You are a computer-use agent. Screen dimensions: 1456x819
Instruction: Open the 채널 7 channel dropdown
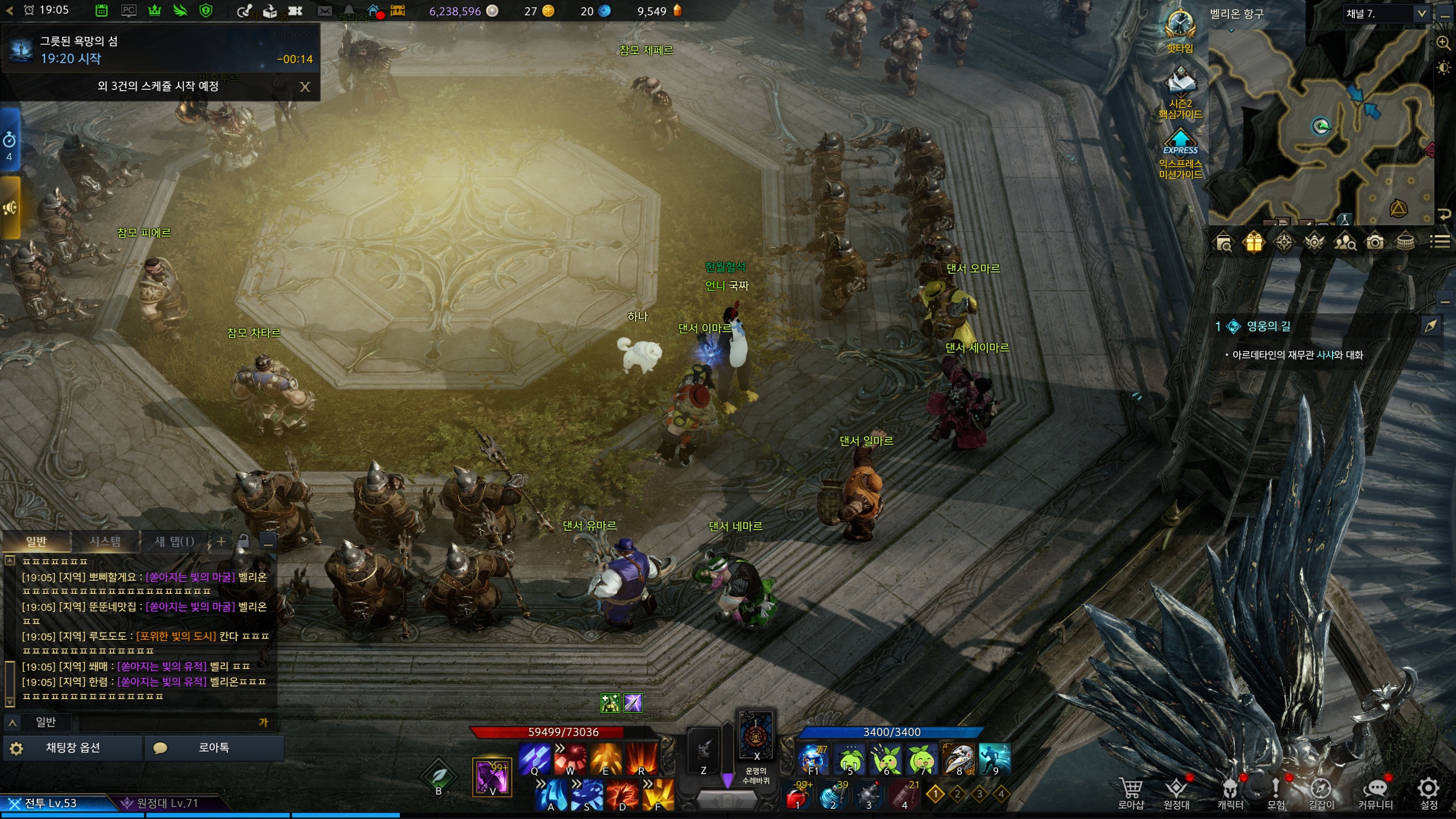point(1421,14)
